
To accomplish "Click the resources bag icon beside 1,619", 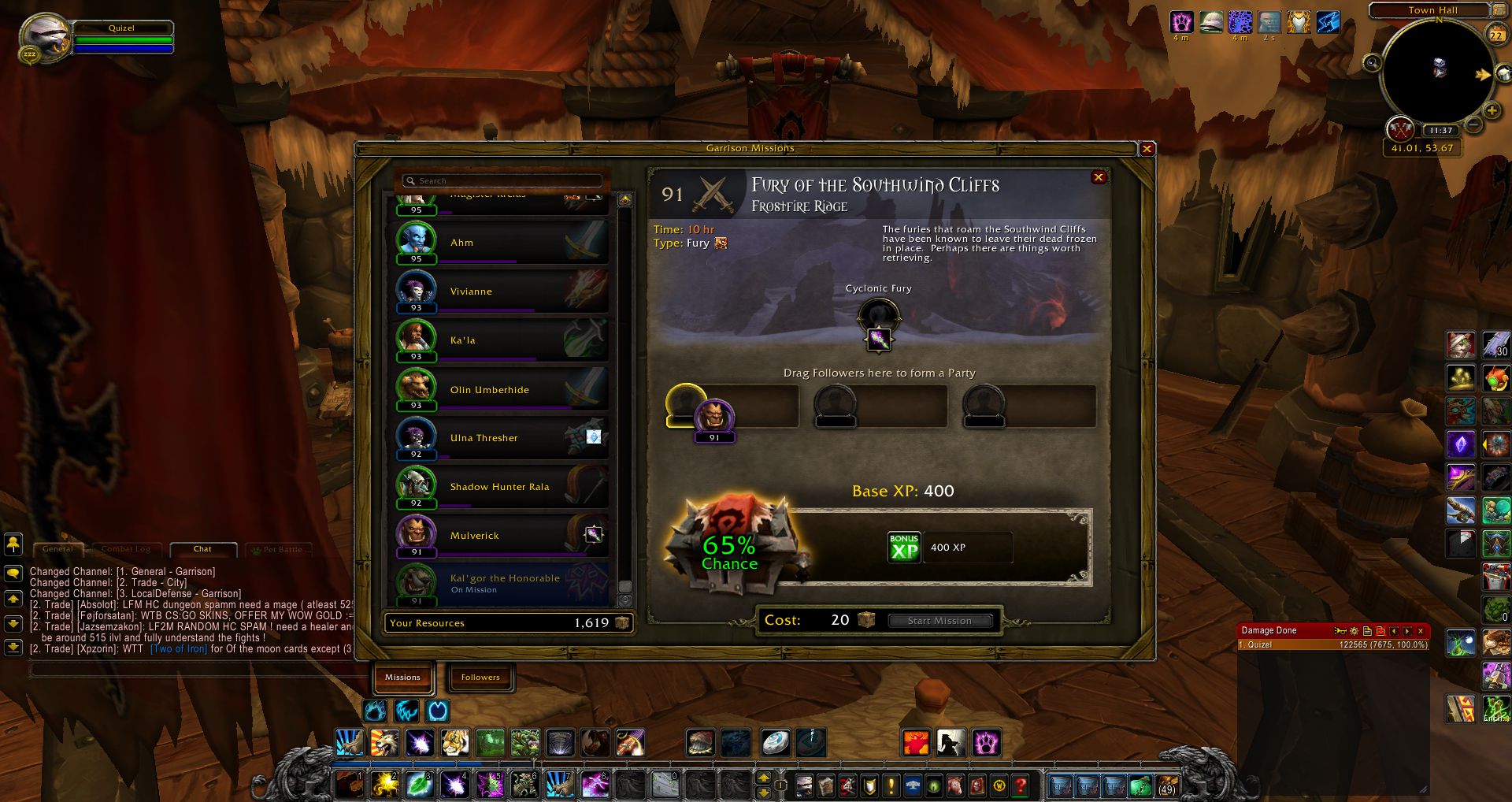I will pos(622,622).
